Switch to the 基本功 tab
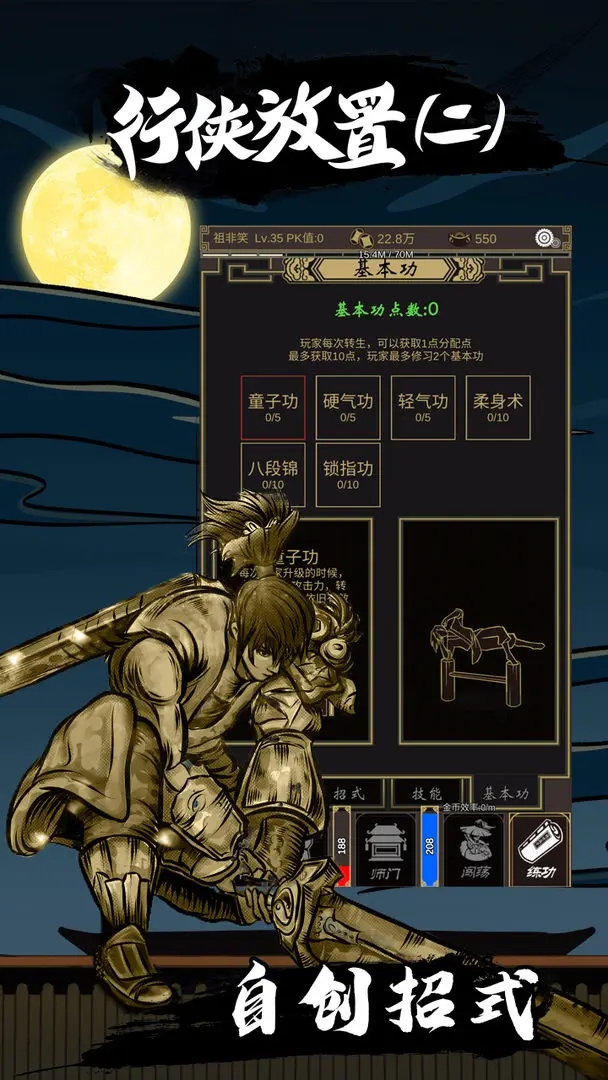 click(507, 793)
